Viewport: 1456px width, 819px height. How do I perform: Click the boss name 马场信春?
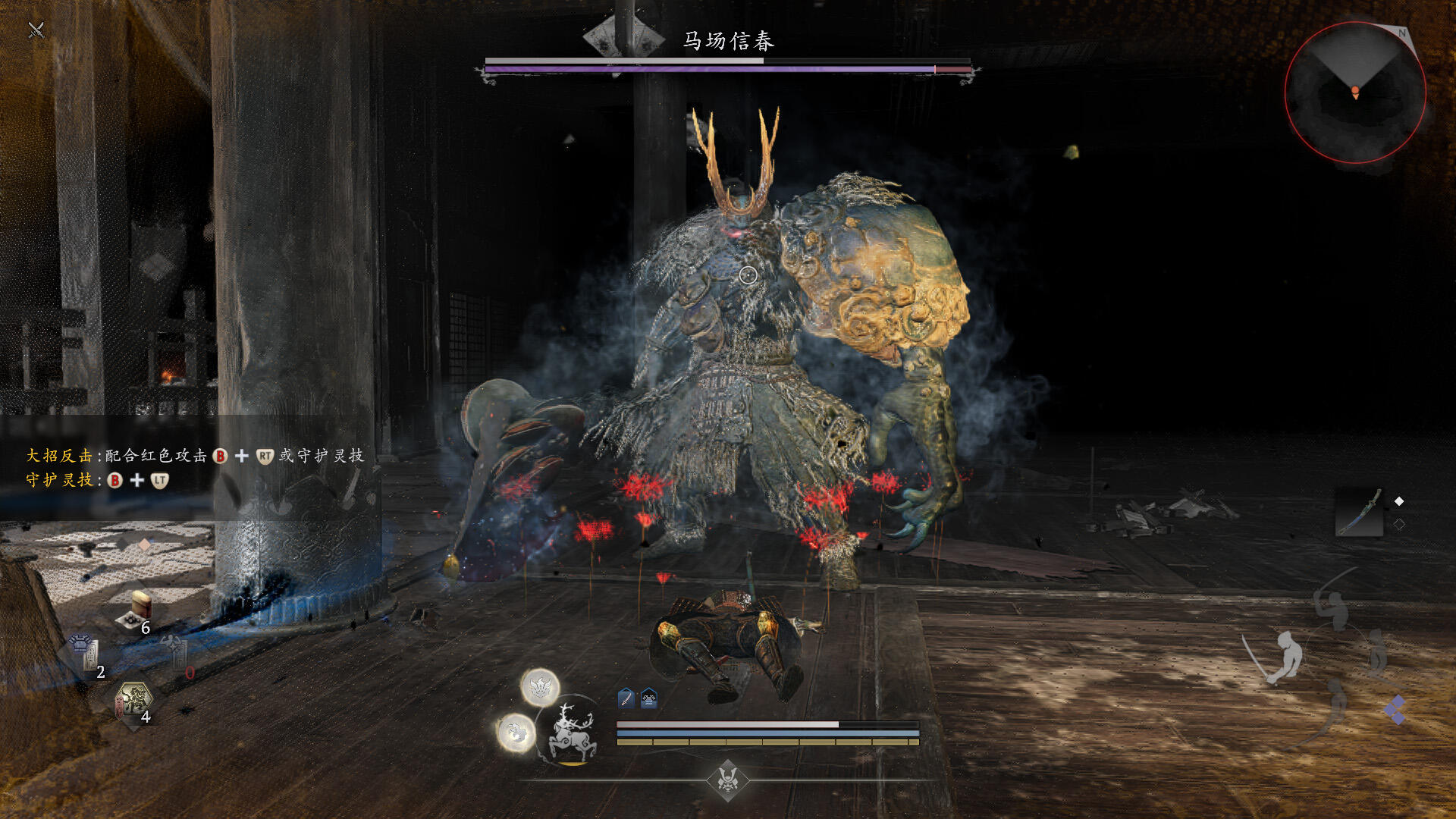[x=728, y=40]
